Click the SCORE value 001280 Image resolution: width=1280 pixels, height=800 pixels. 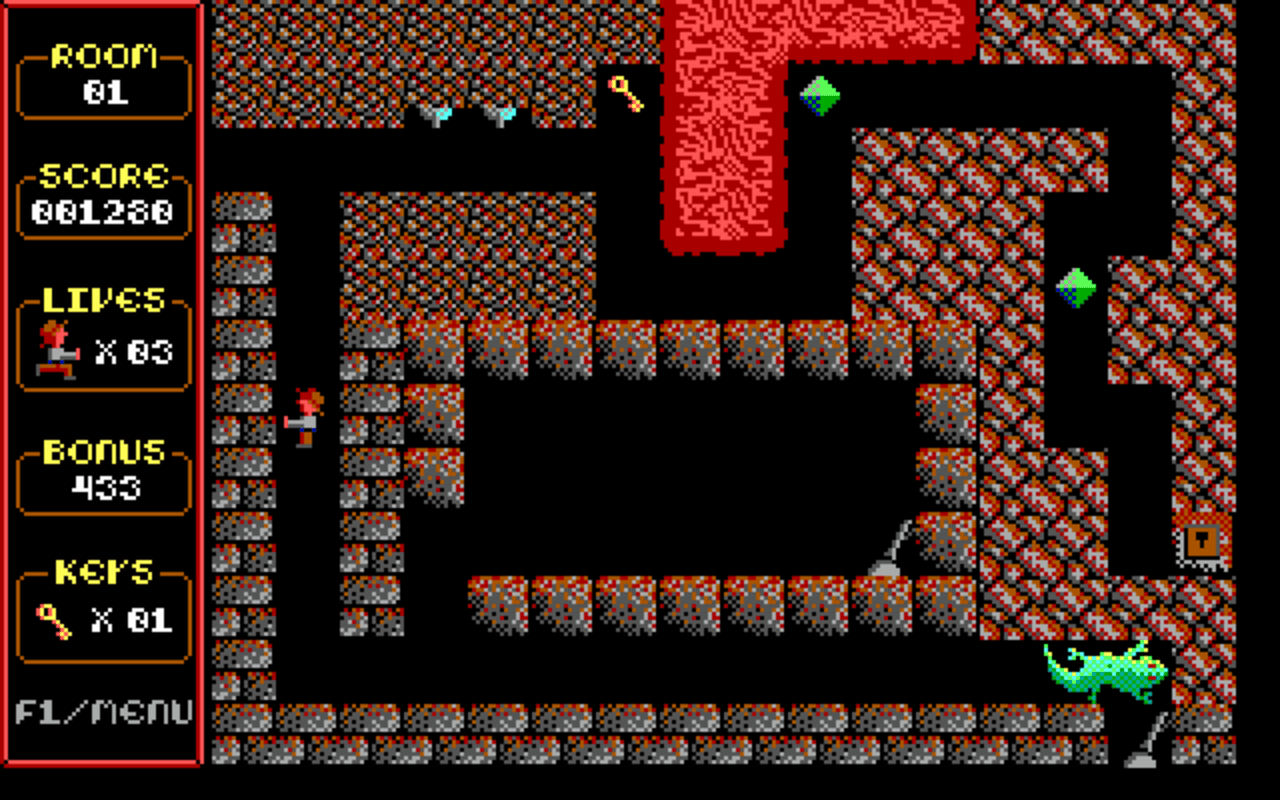(x=103, y=212)
